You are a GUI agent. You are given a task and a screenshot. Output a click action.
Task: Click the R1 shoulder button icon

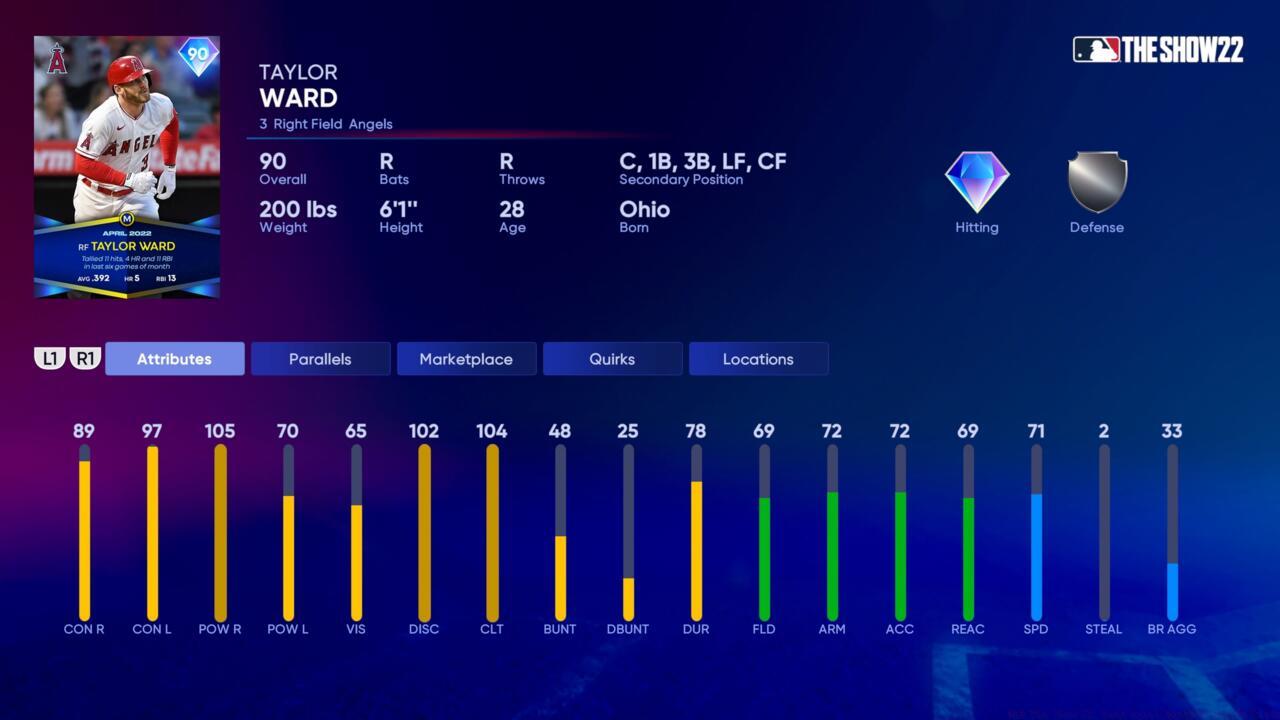click(85, 358)
